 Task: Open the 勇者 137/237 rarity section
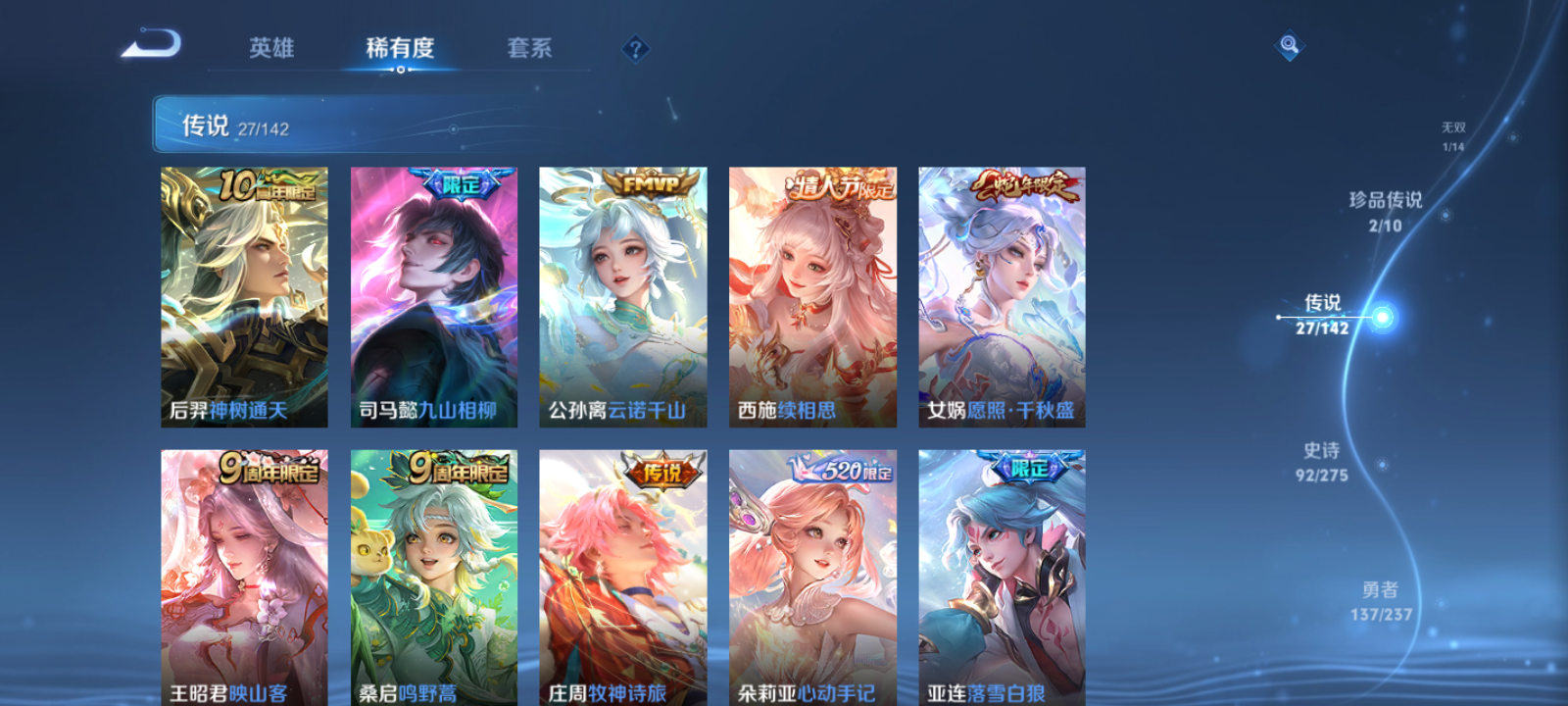pyautogui.click(x=1383, y=599)
